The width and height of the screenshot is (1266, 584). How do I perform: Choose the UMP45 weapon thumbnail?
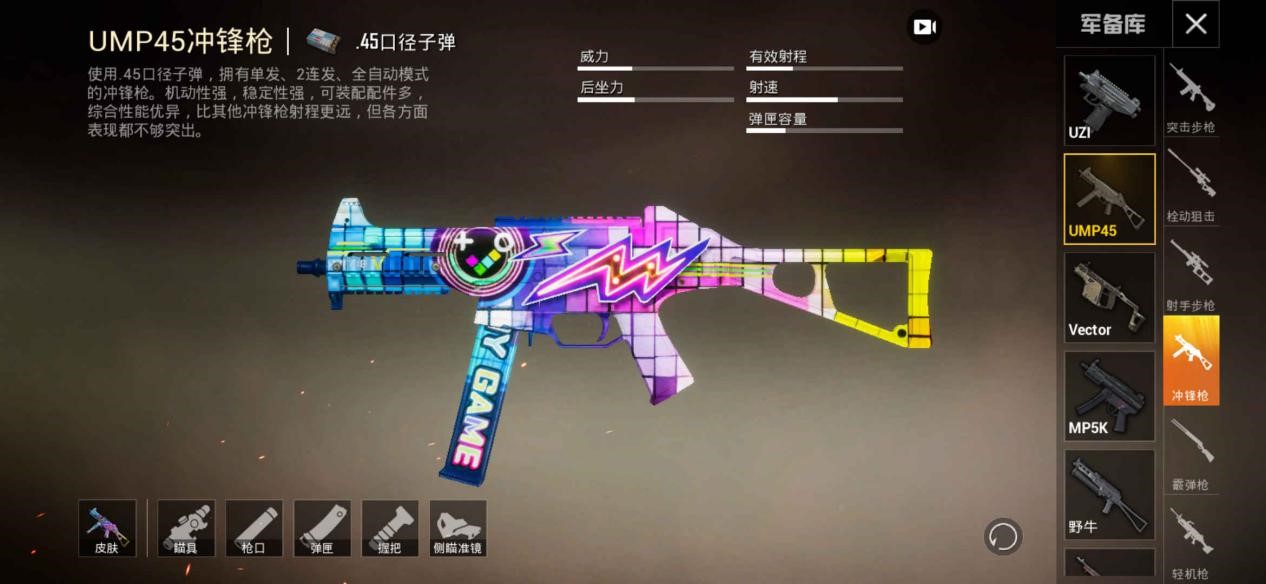[x=1109, y=199]
